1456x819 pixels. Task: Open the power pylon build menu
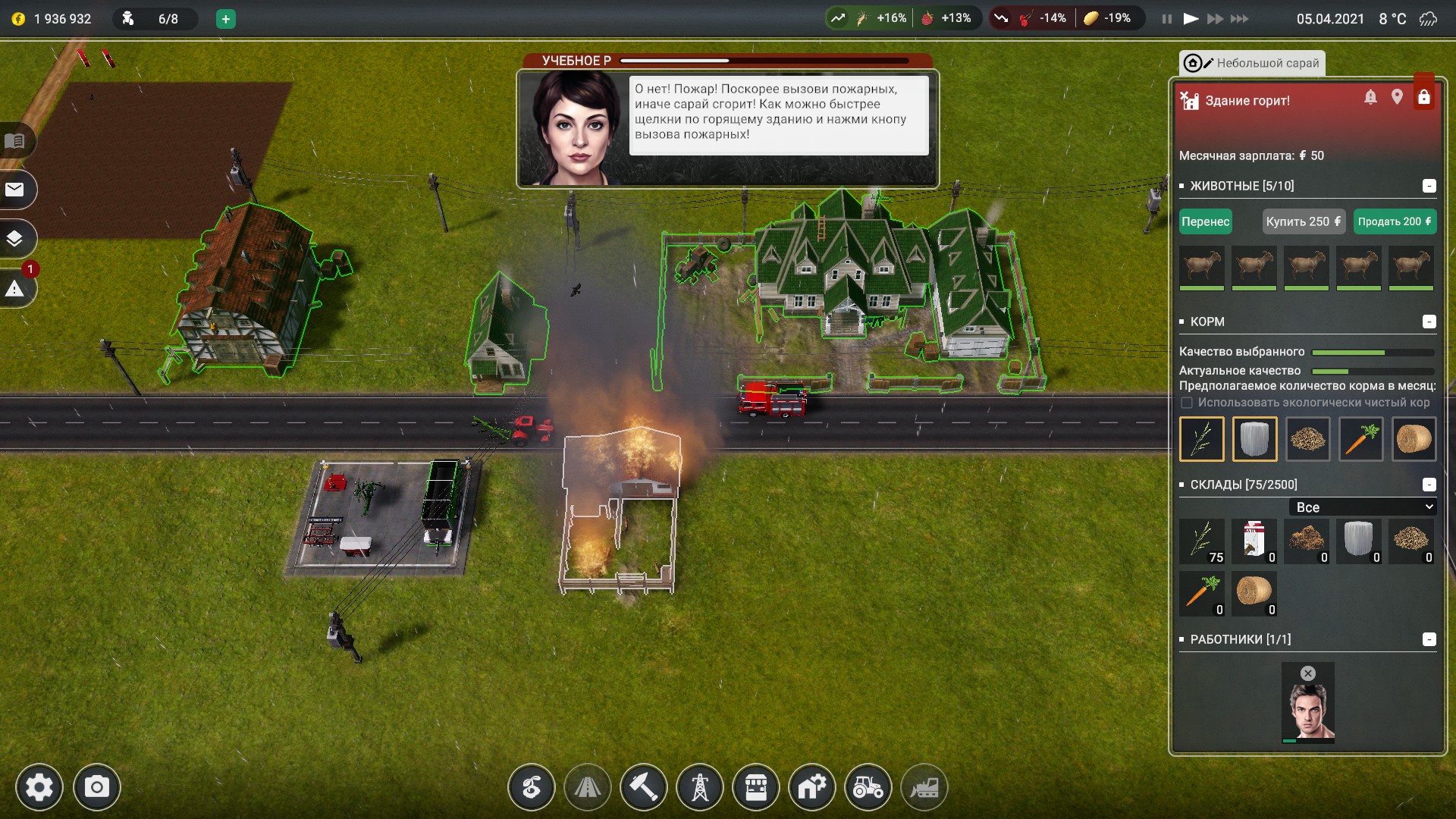click(x=699, y=787)
